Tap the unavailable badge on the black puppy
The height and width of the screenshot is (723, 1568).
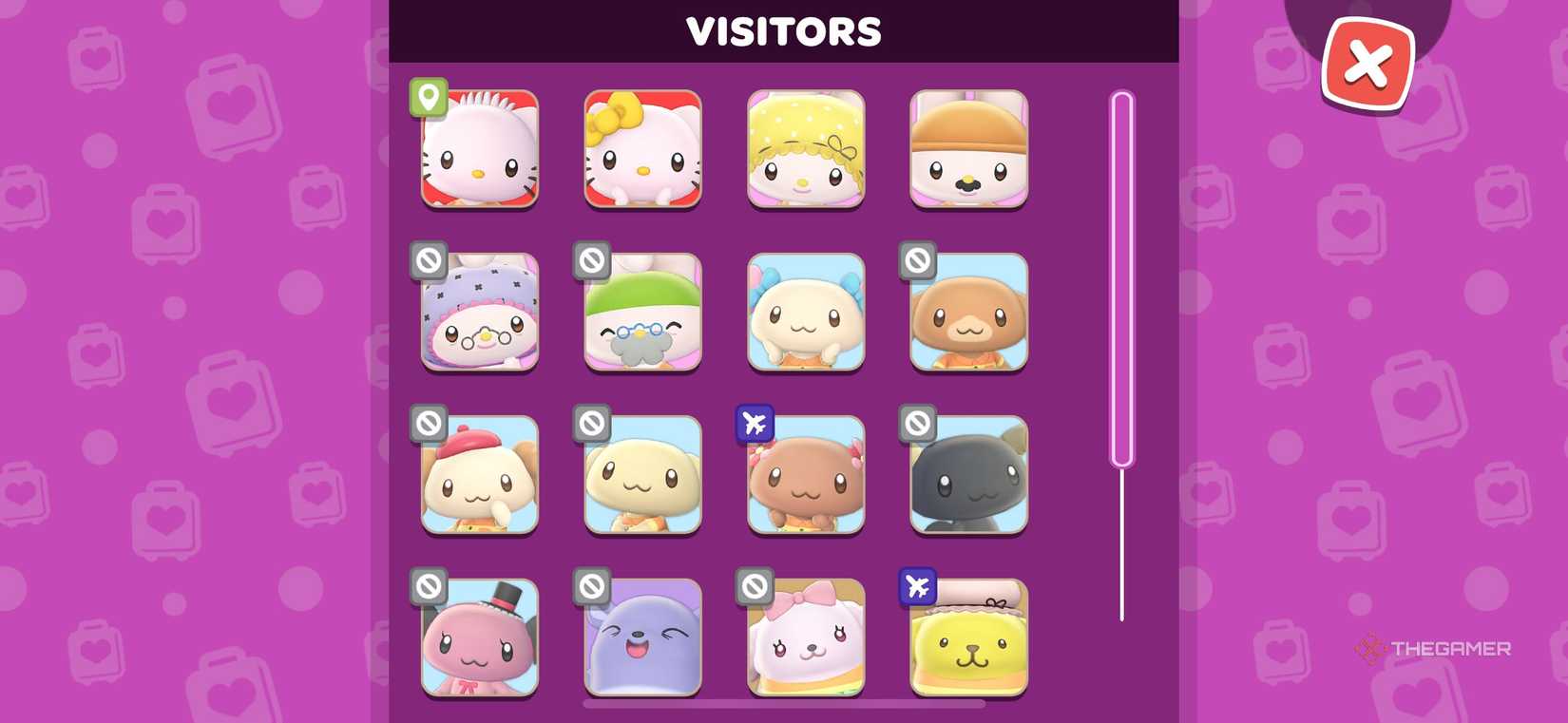tap(917, 425)
